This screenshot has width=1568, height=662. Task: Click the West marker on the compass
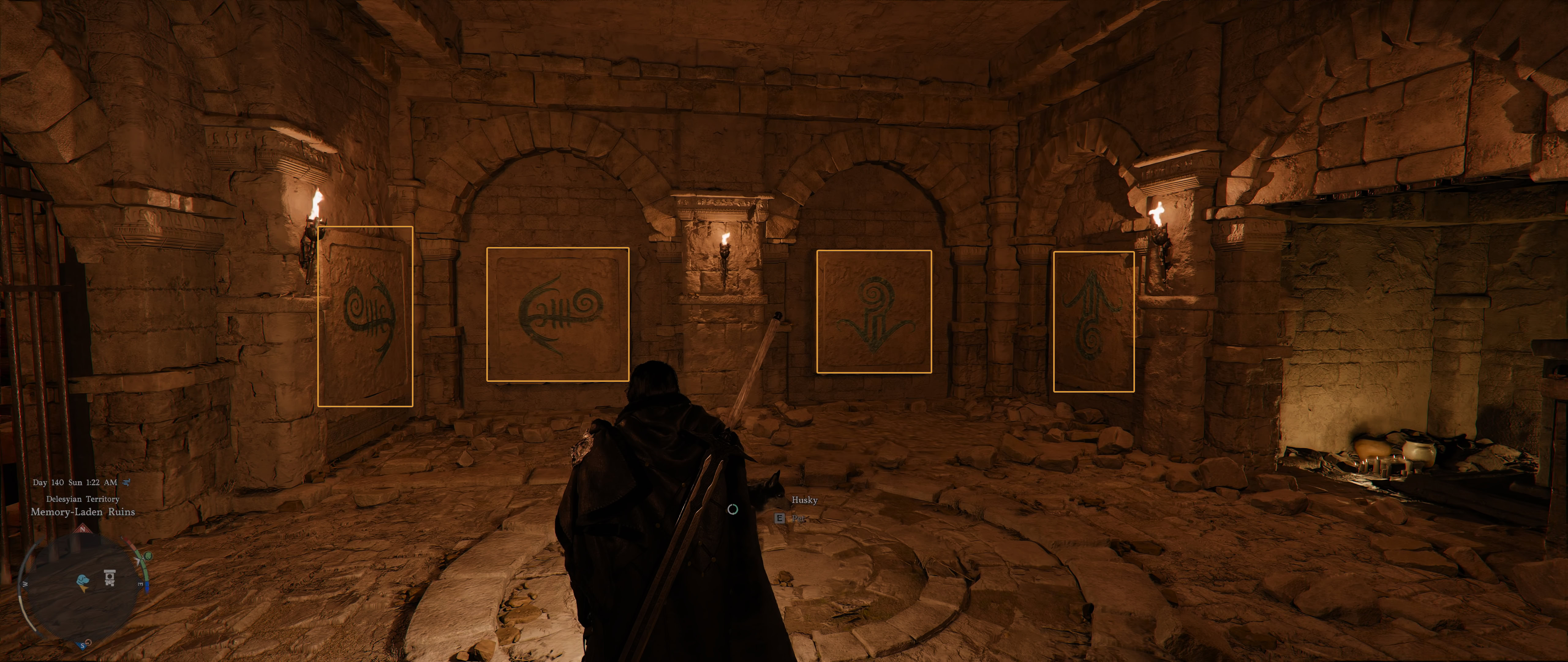25,584
